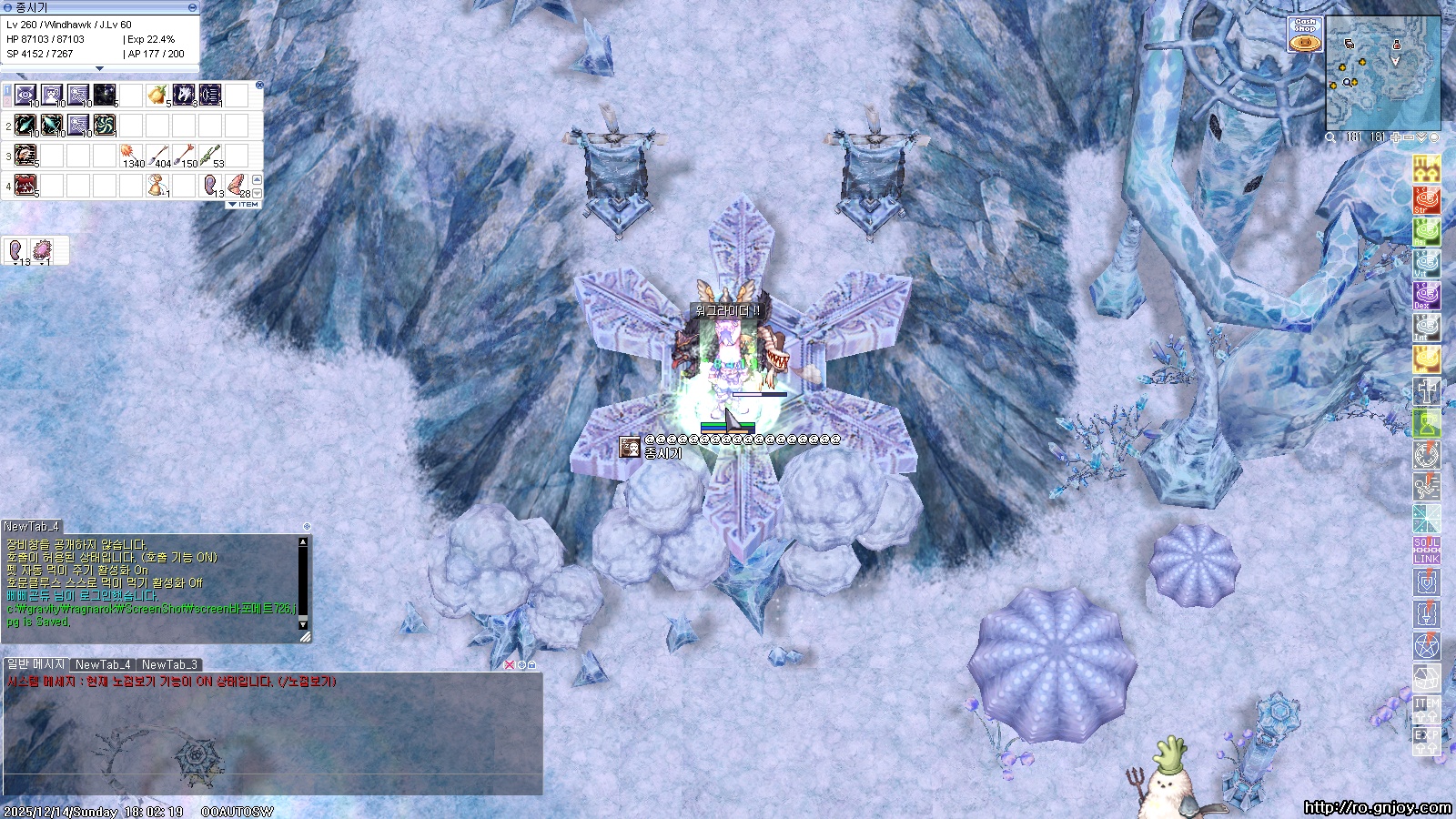Switch to the NewTab_3 chat tab
The height and width of the screenshot is (819, 1456).
click(x=169, y=665)
